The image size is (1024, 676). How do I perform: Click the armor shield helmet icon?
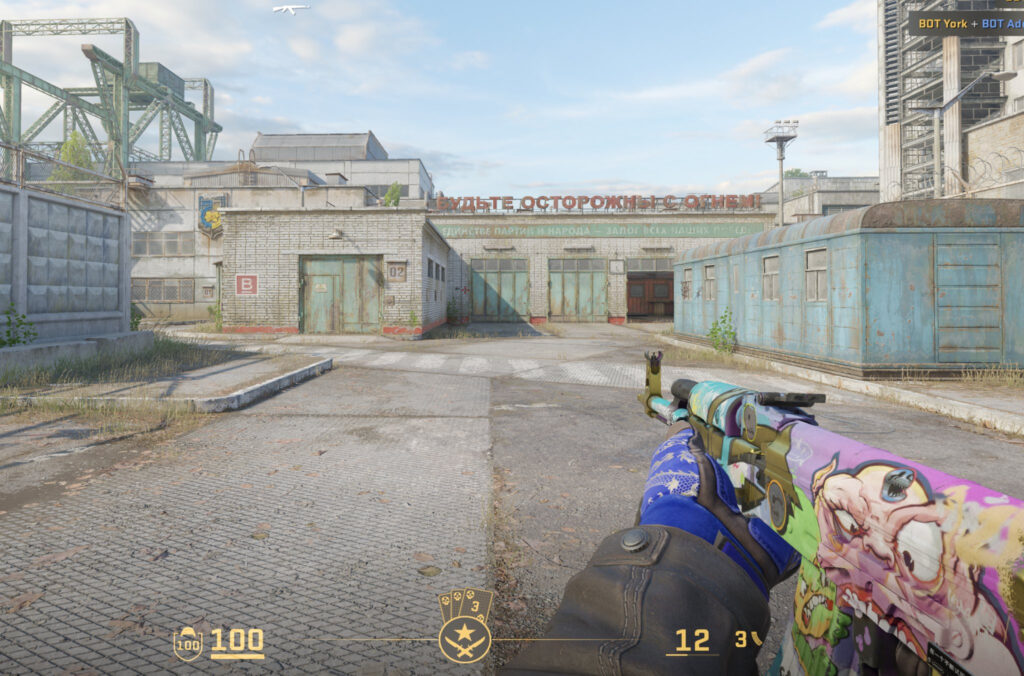[x=187, y=643]
